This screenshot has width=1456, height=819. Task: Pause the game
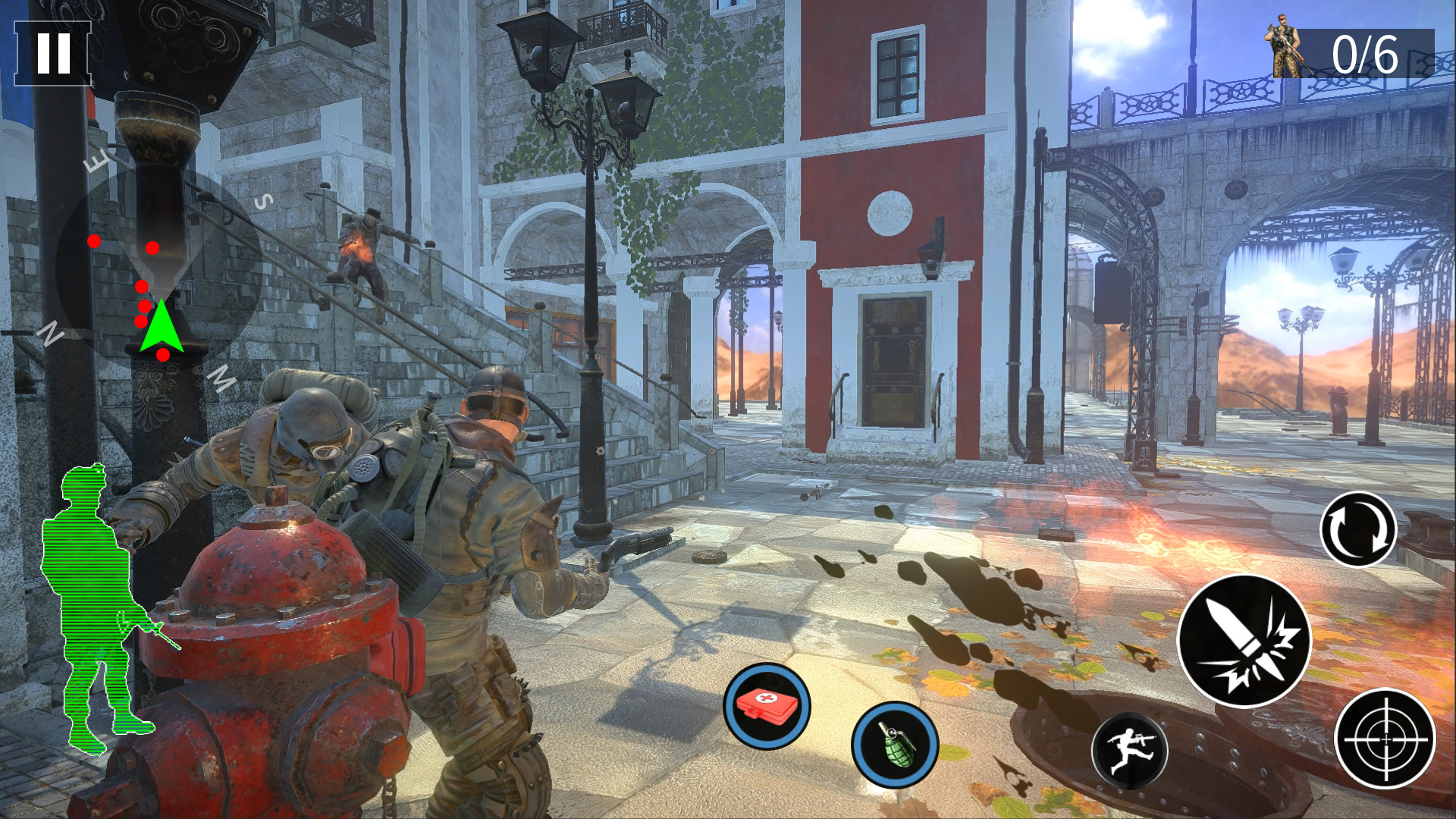click(x=52, y=53)
